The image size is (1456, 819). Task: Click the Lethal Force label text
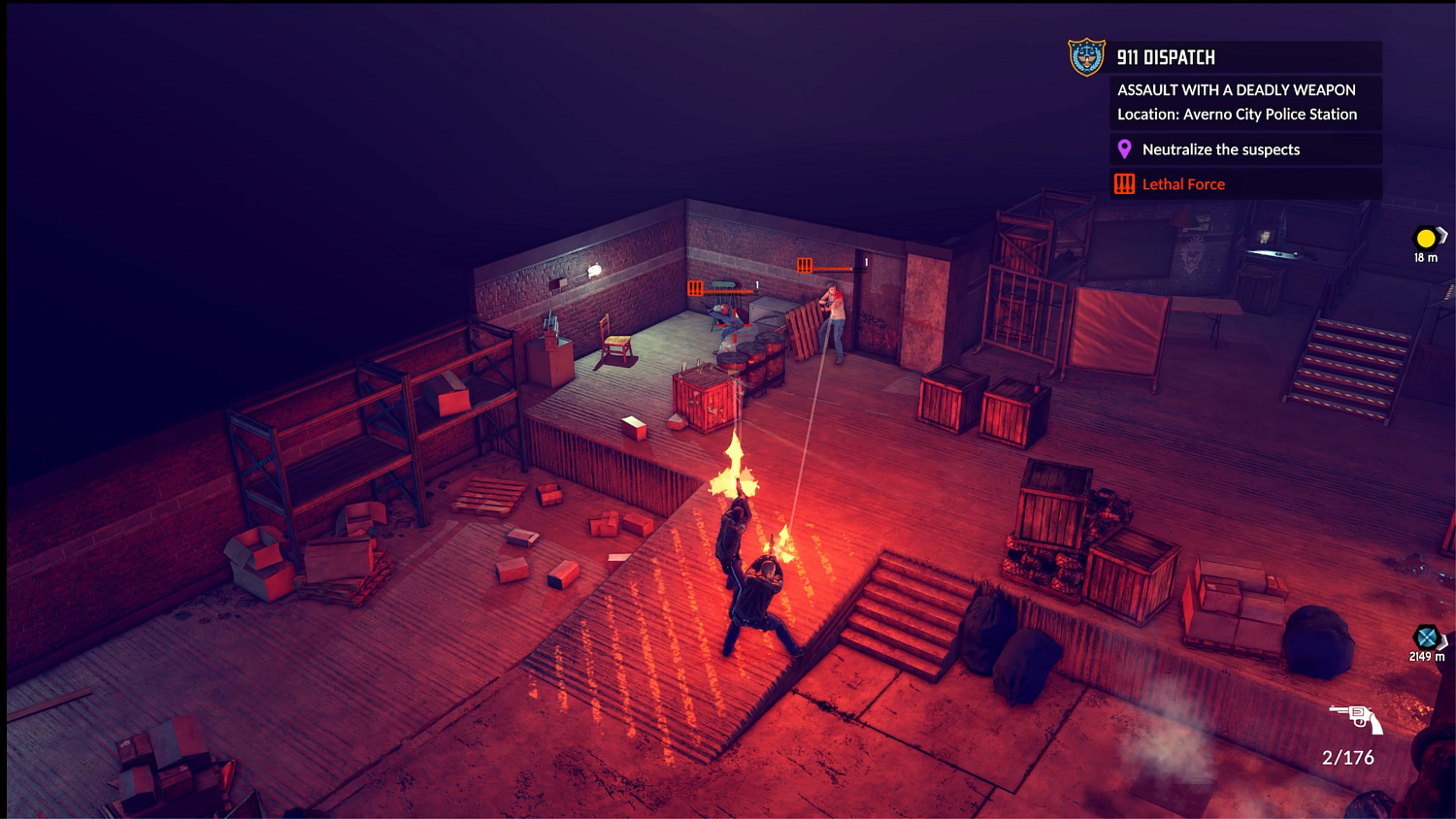1183,183
